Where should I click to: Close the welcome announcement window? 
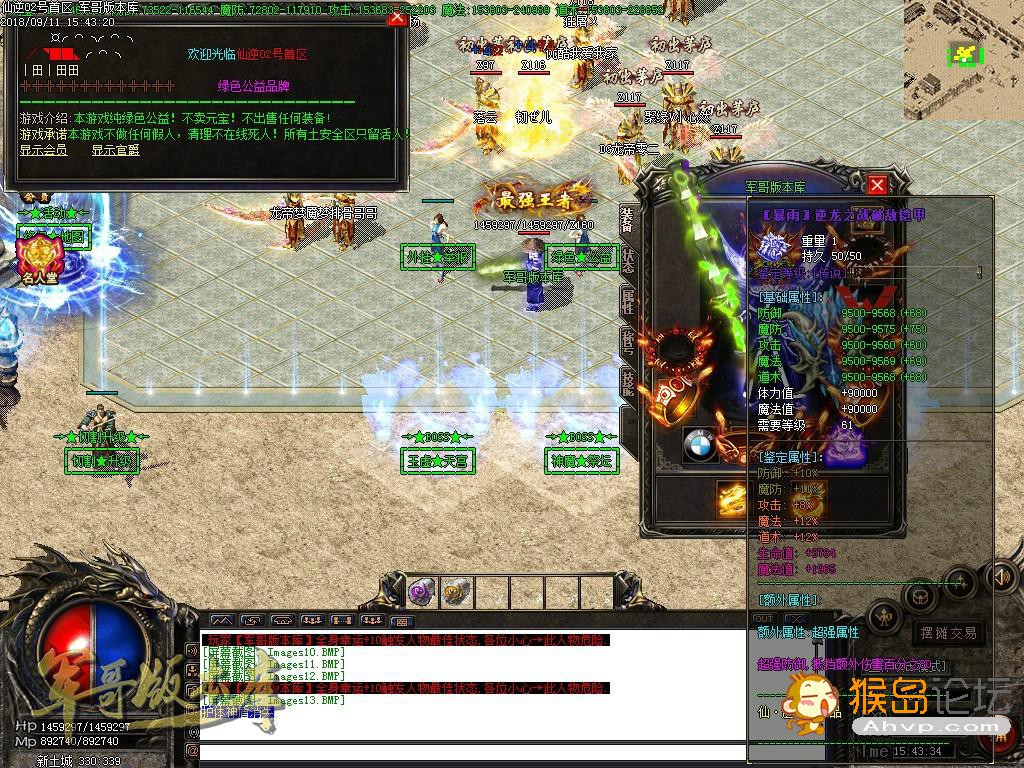tap(397, 17)
